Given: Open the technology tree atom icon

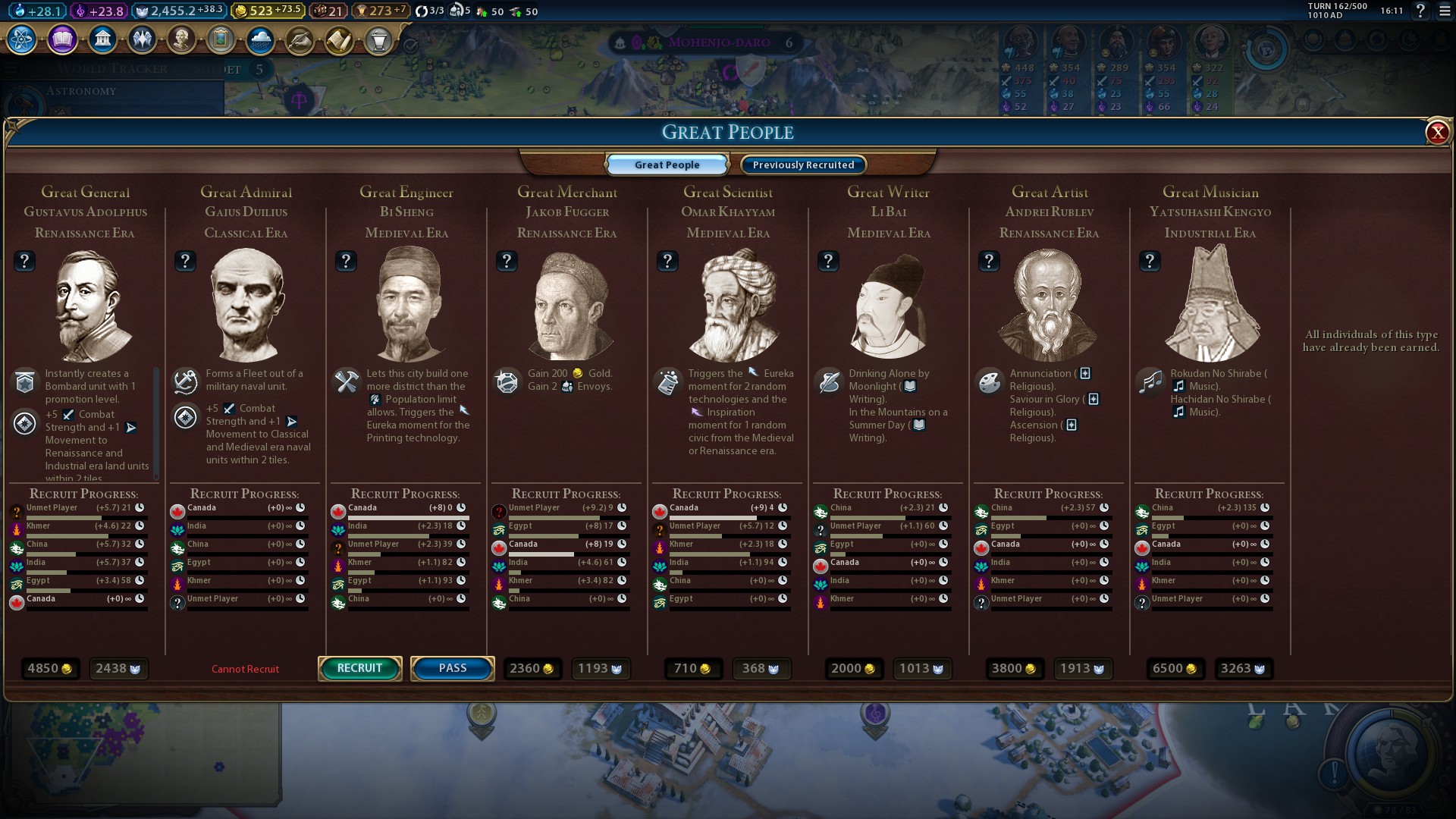Looking at the screenshot, I should pos(22,39).
